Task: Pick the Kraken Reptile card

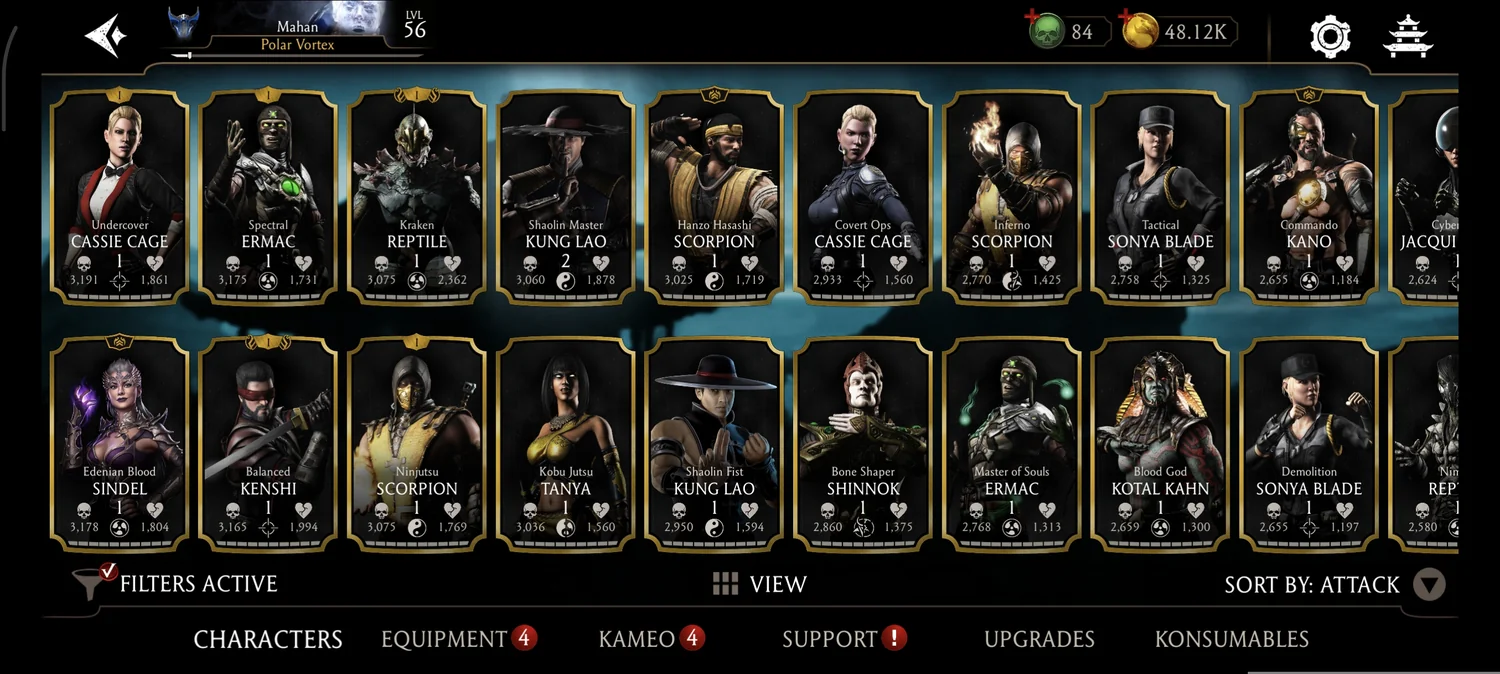Action: tap(417, 196)
